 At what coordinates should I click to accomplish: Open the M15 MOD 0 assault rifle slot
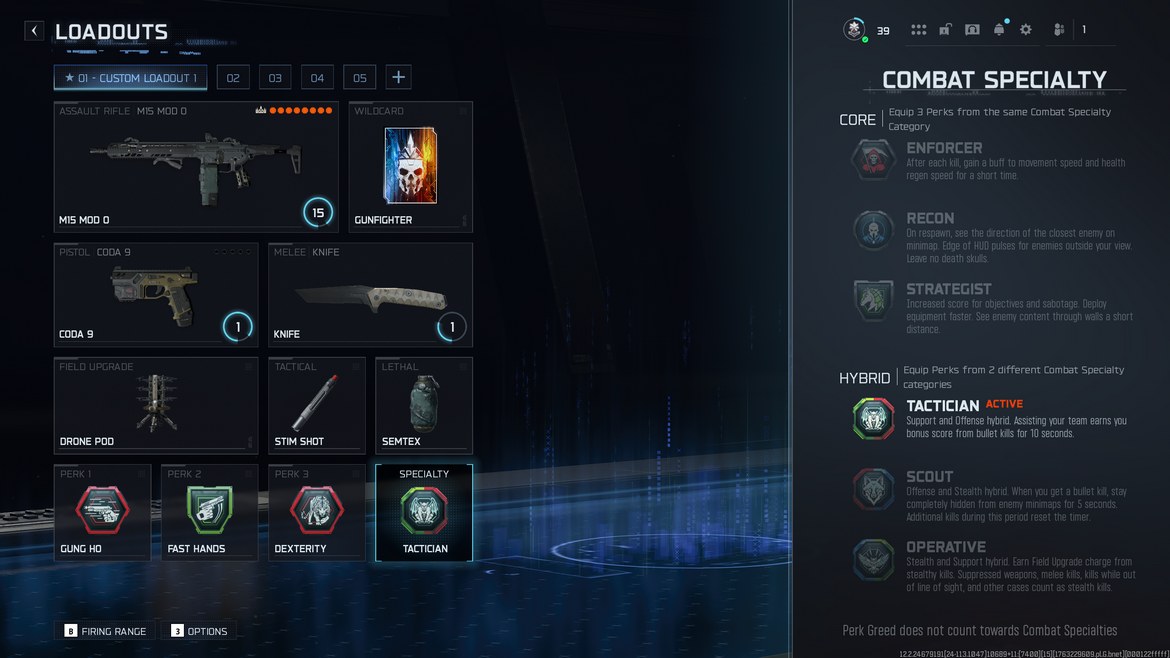[196, 166]
